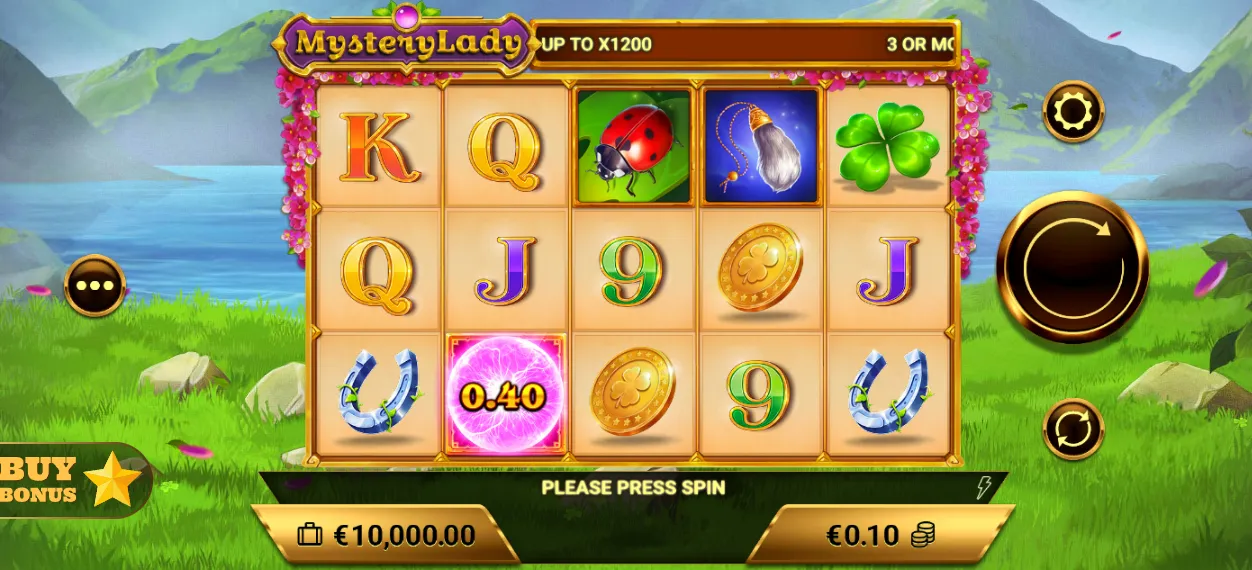The height and width of the screenshot is (570, 1252).
Task: Open the three-dots menu button
Action: 95,285
